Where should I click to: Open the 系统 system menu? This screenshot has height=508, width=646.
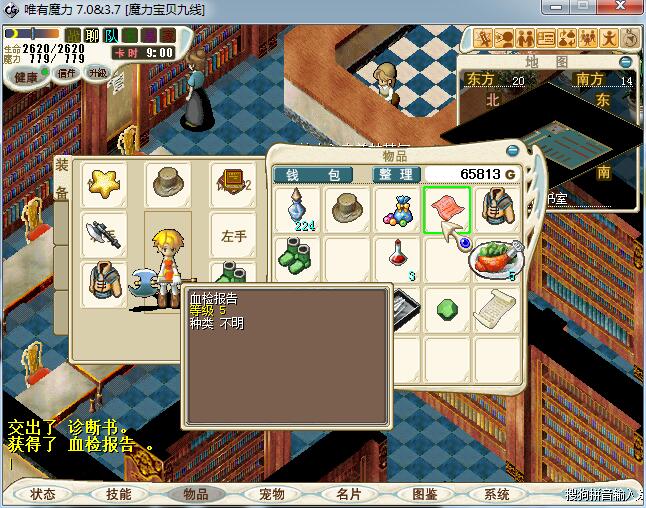[497, 494]
